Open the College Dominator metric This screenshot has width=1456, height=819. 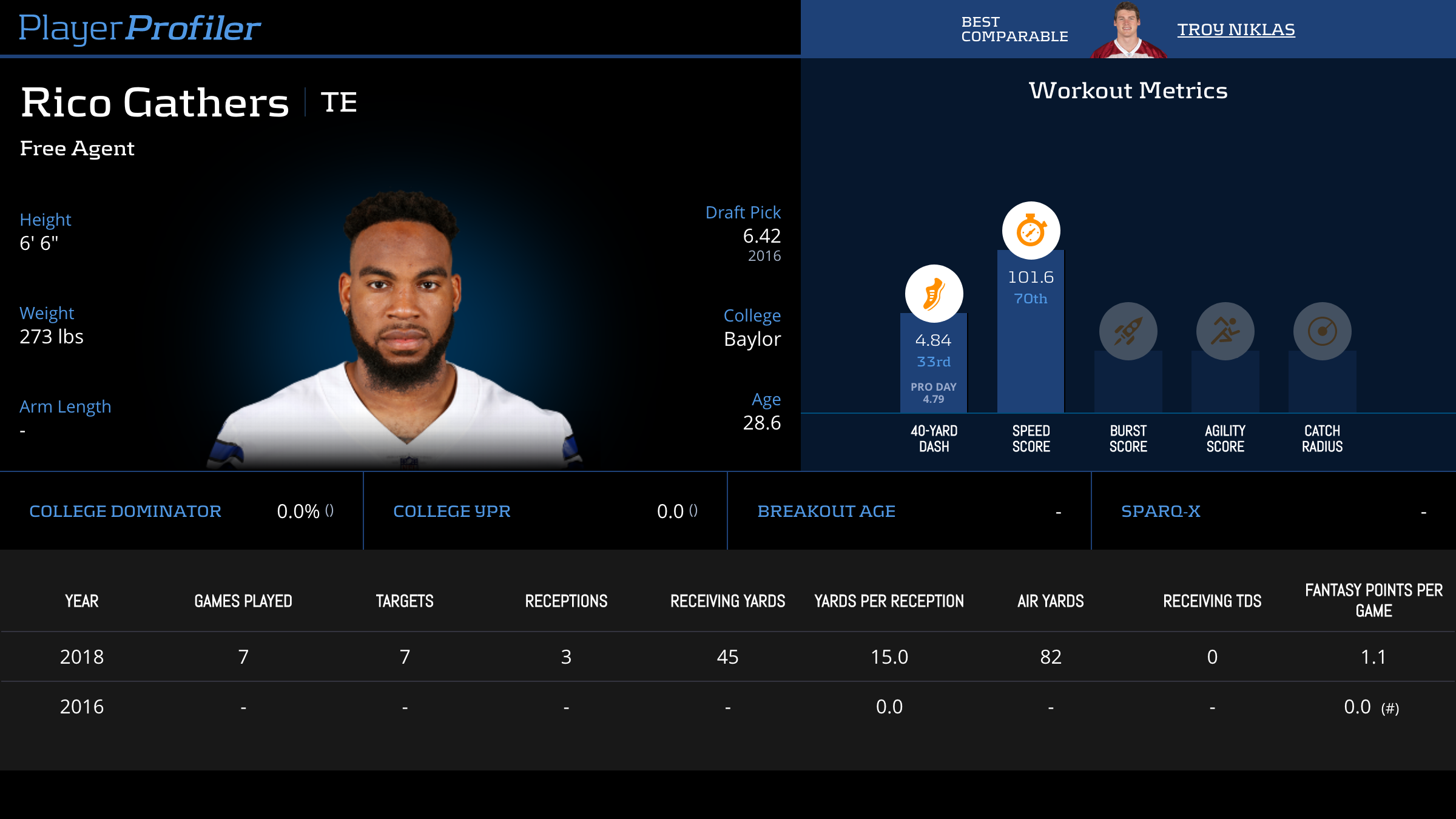(x=125, y=511)
